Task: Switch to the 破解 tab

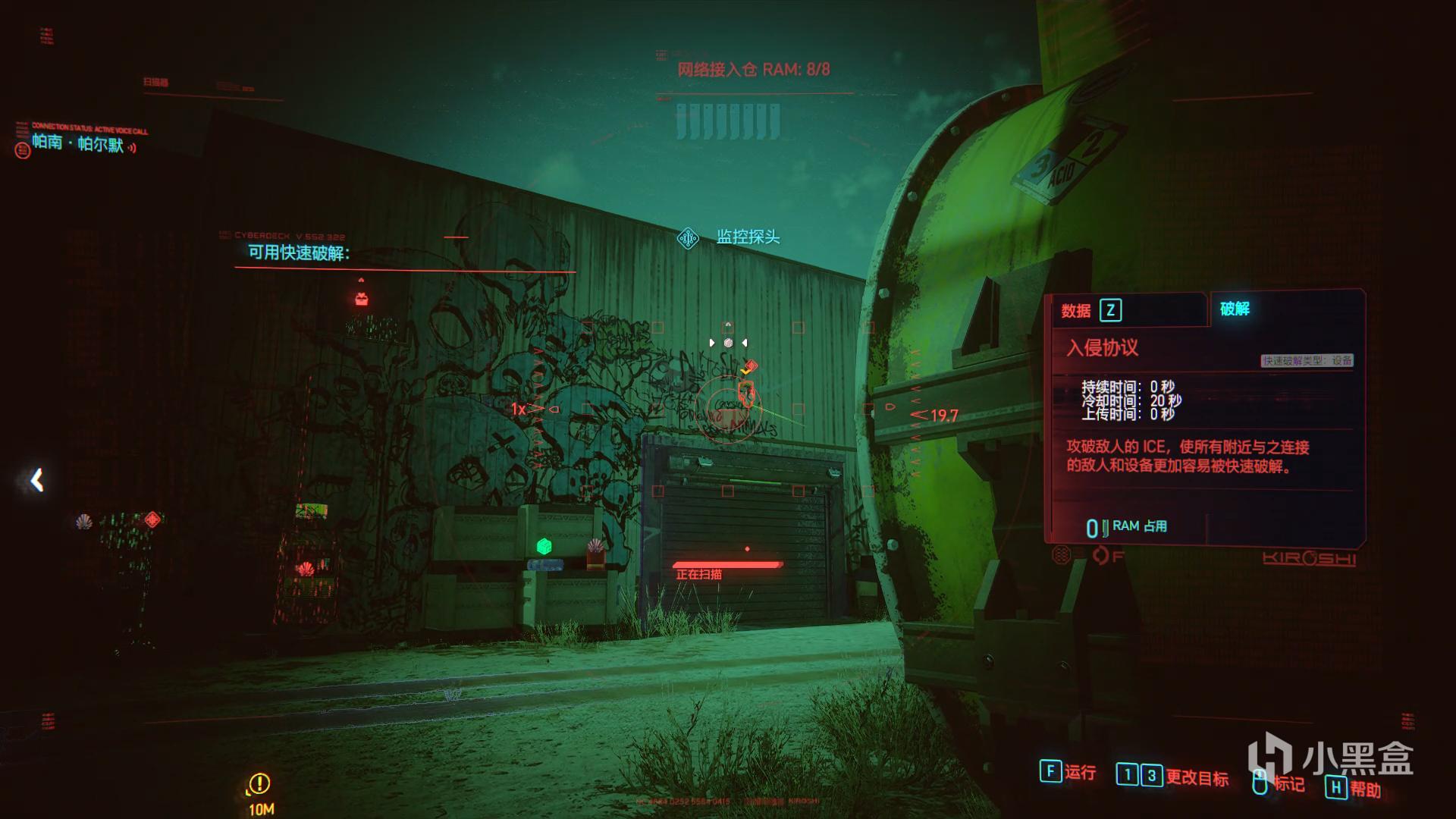Action: tap(1235, 309)
